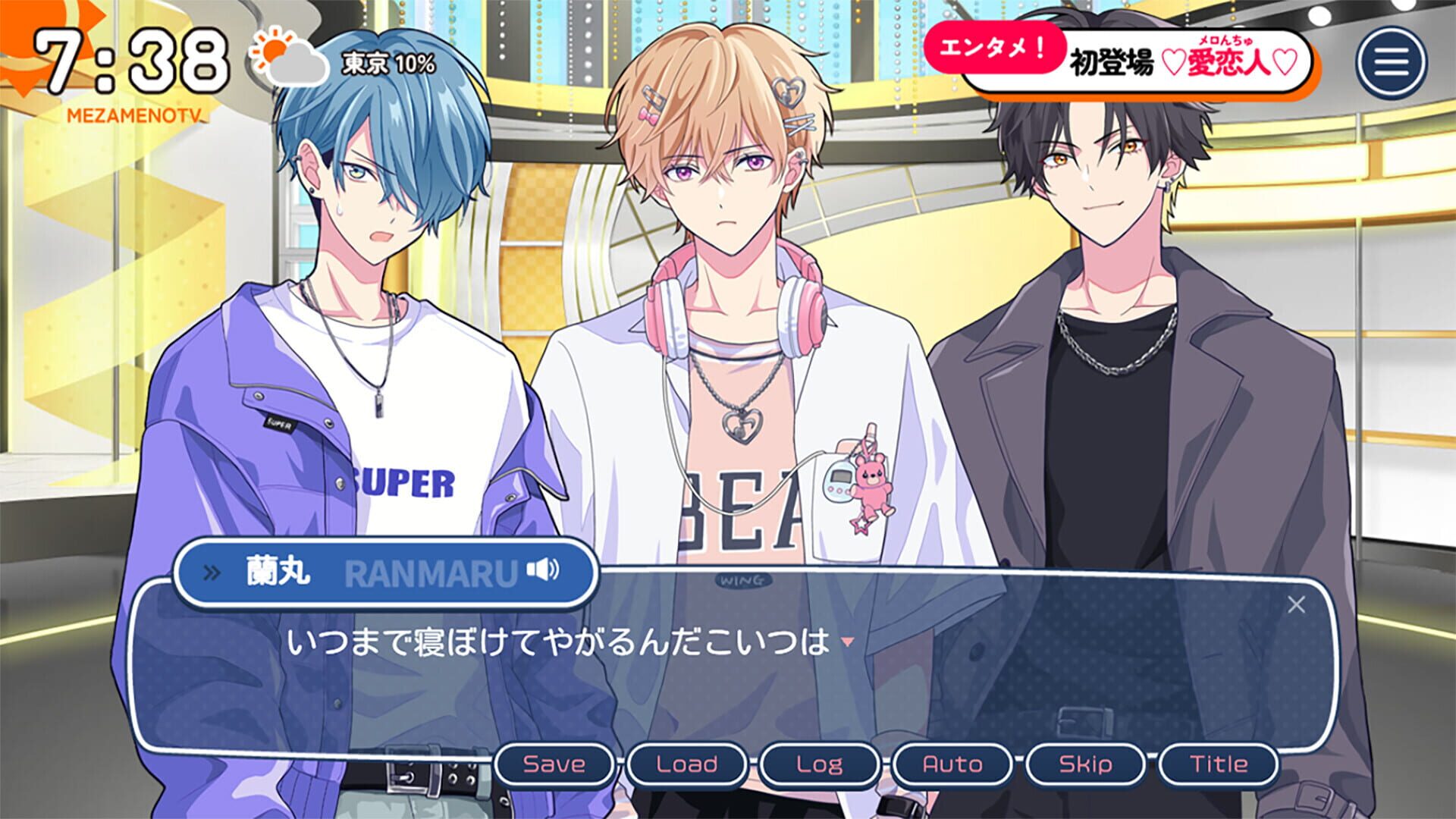This screenshot has width=1456, height=819.
Task: Click the 蘭丸 RANMARU name plate
Action: pyautogui.click(x=356, y=574)
